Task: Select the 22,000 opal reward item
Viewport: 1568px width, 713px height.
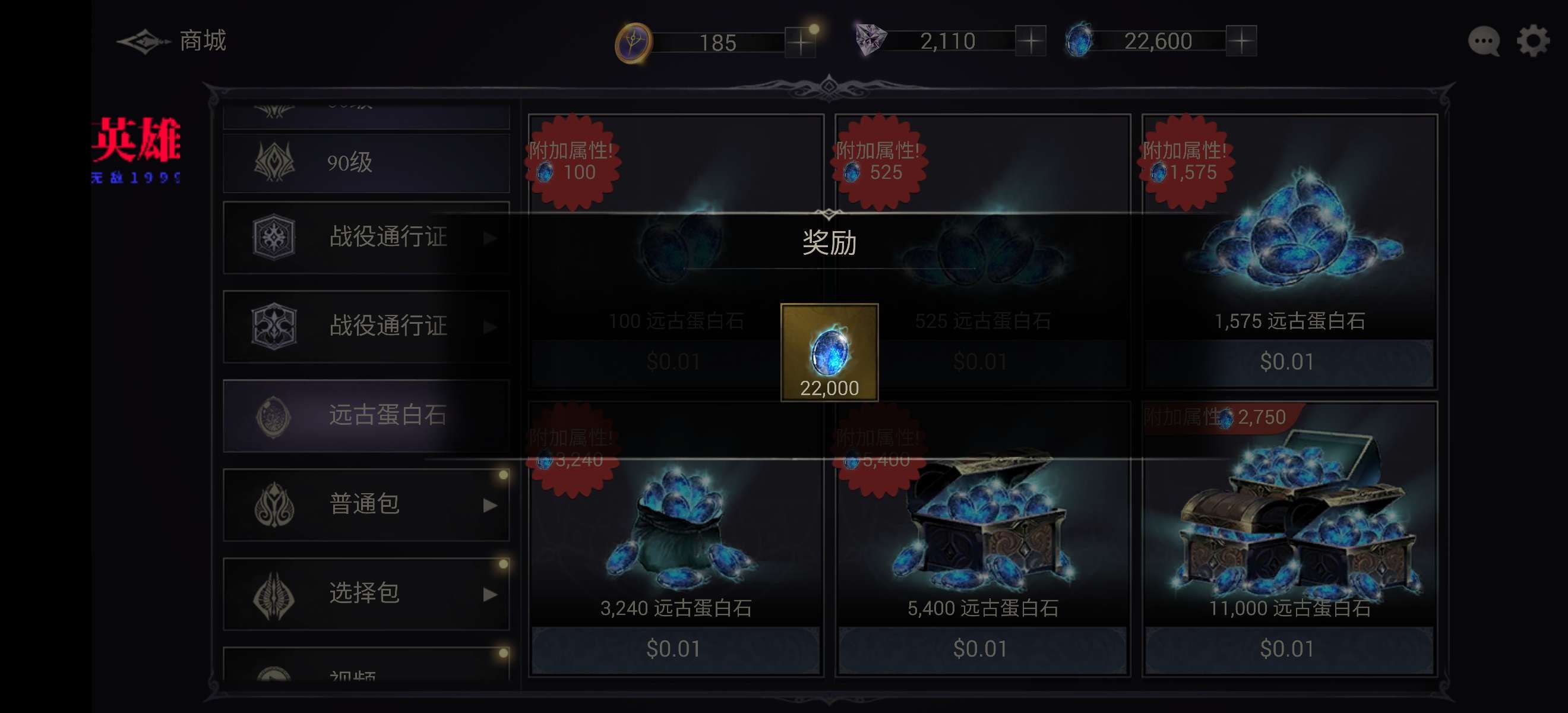Action: click(x=829, y=352)
